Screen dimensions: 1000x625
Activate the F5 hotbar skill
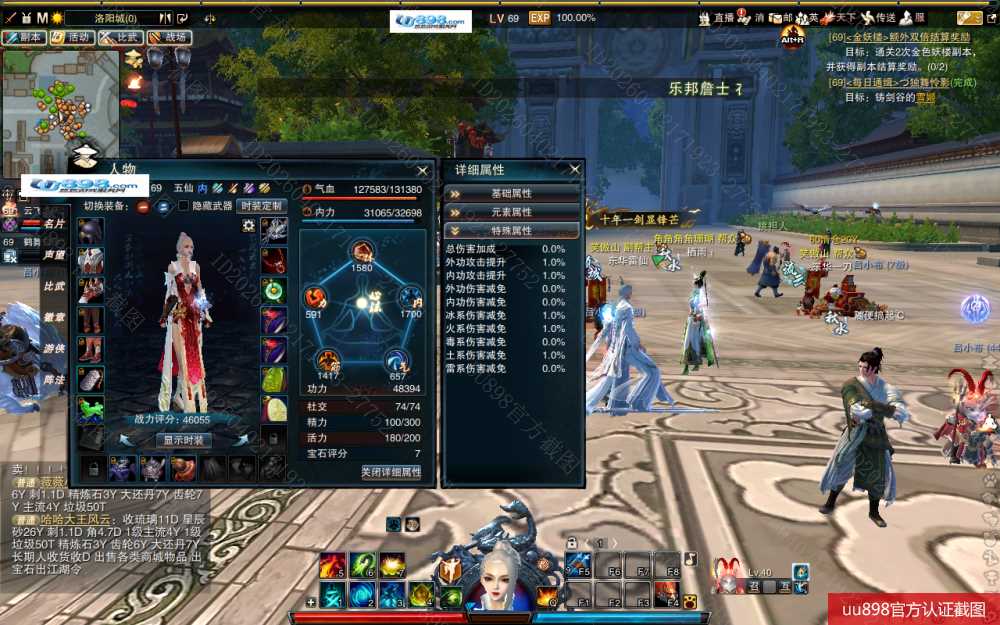click(579, 565)
